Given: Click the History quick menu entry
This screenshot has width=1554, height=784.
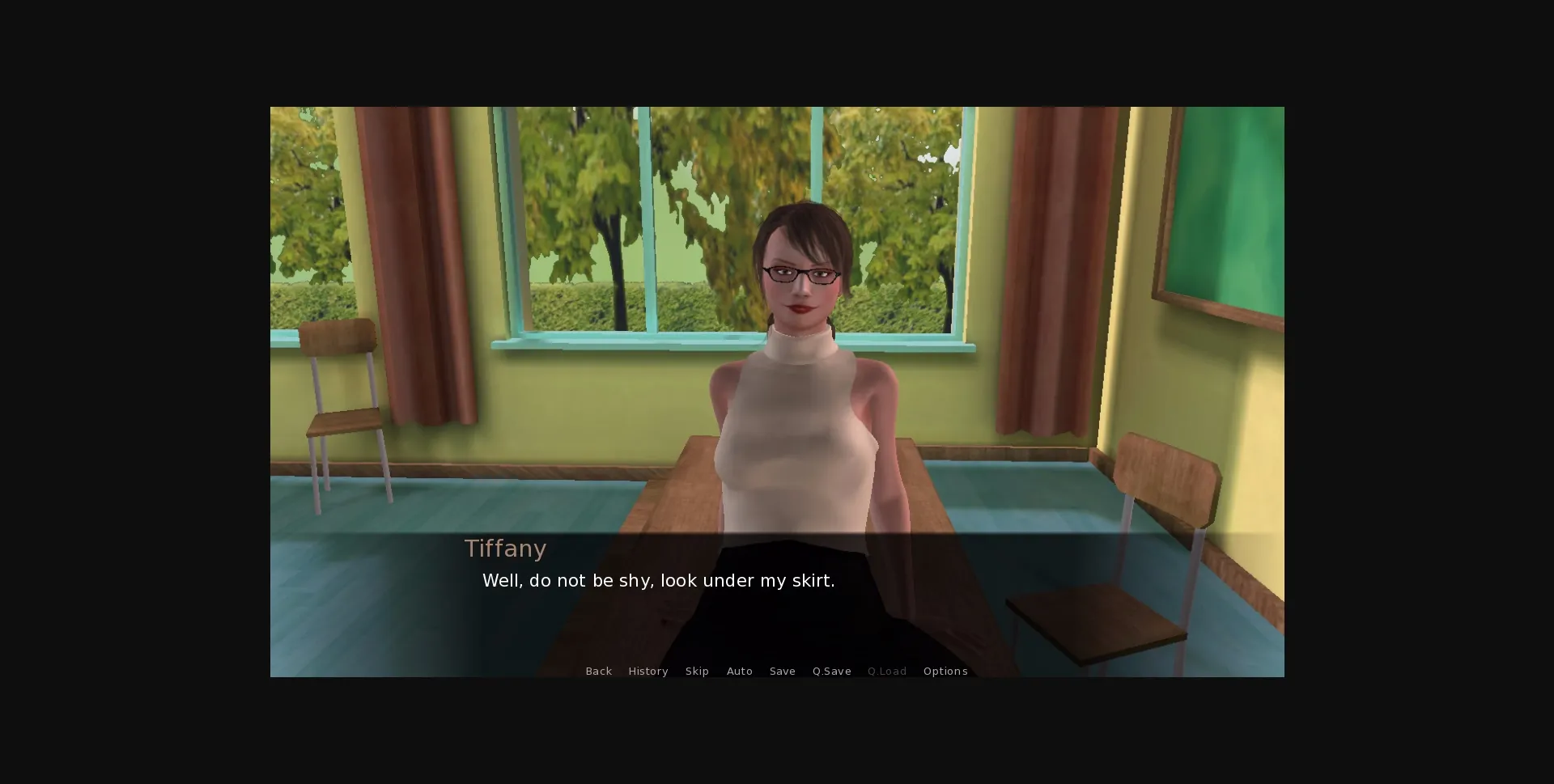Looking at the screenshot, I should tap(647, 671).
